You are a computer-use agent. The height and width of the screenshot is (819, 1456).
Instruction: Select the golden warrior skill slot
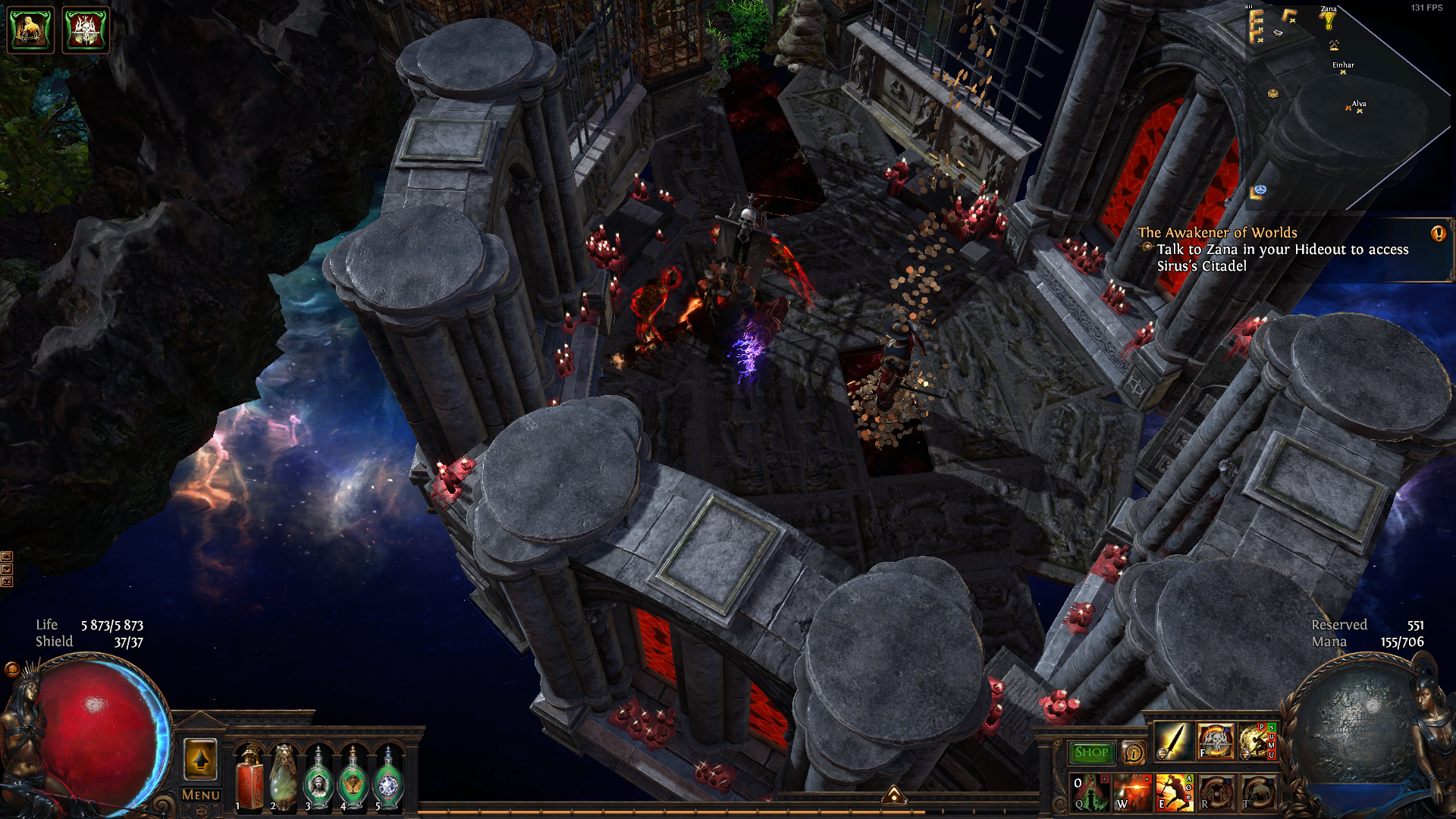[x=1256, y=741]
